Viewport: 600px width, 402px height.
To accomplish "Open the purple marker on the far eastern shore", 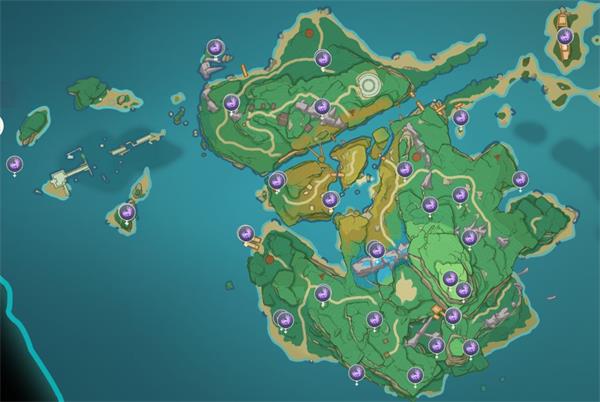I will point(520,180).
